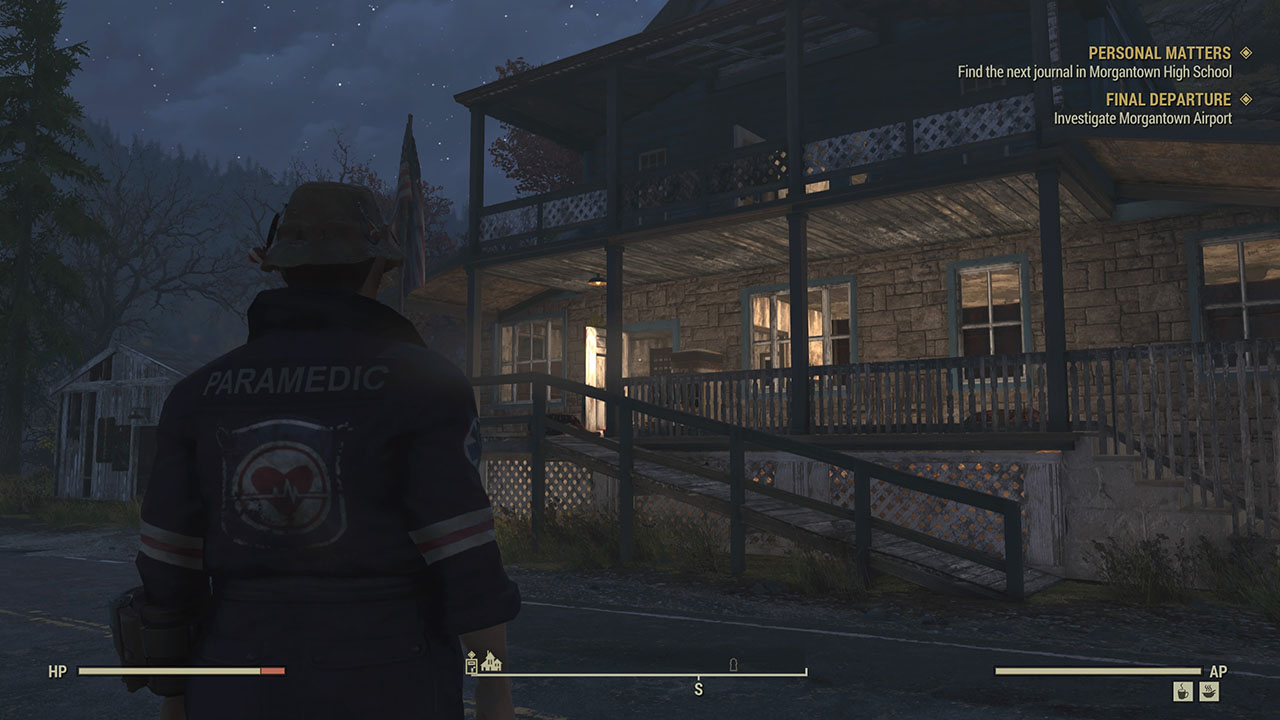Click the objective text 'Investigate Morgantown Airport'
Image resolution: width=1280 pixels, height=720 pixels.
(1142, 118)
